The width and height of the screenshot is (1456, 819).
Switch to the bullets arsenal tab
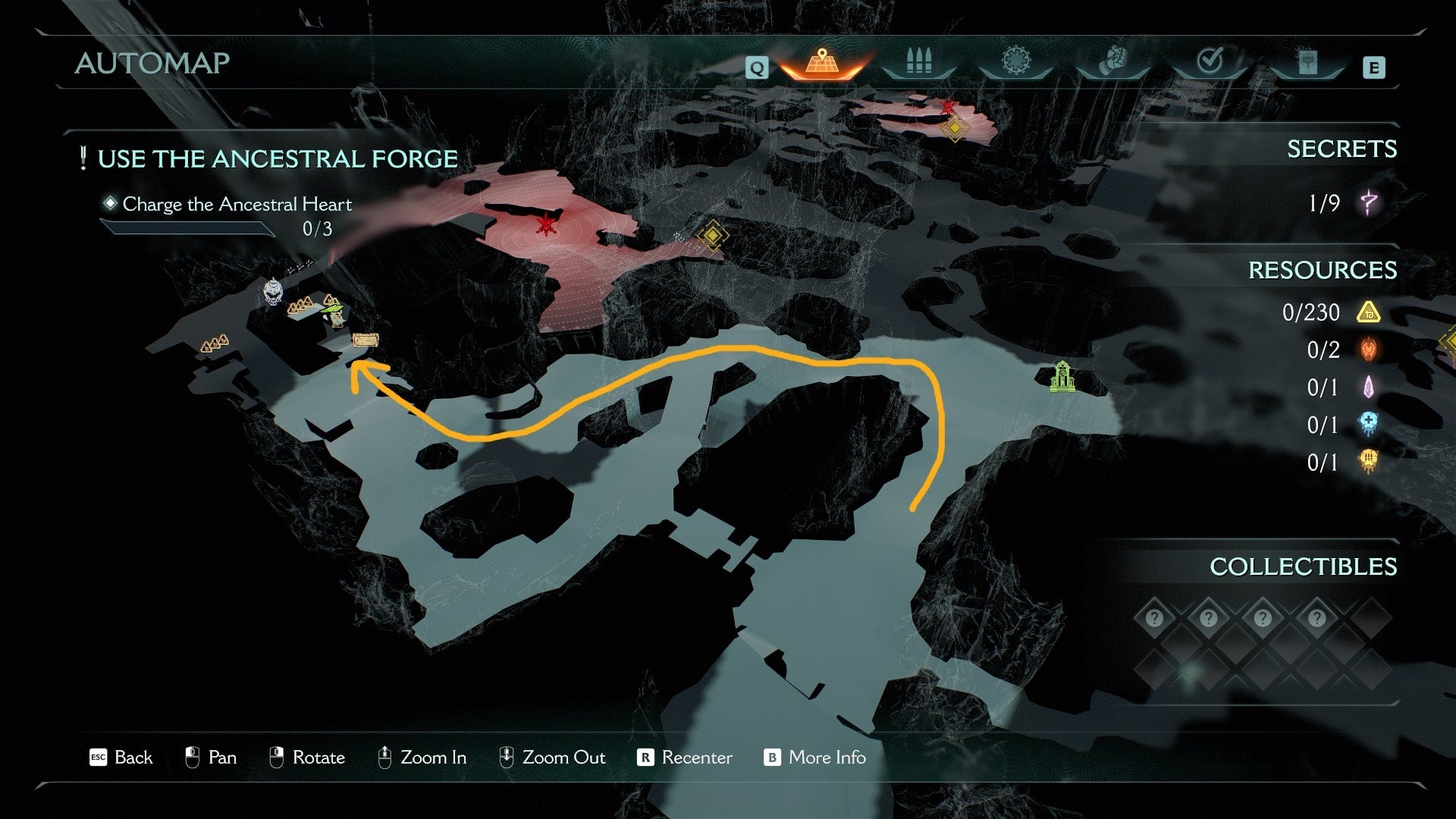tap(918, 62)
